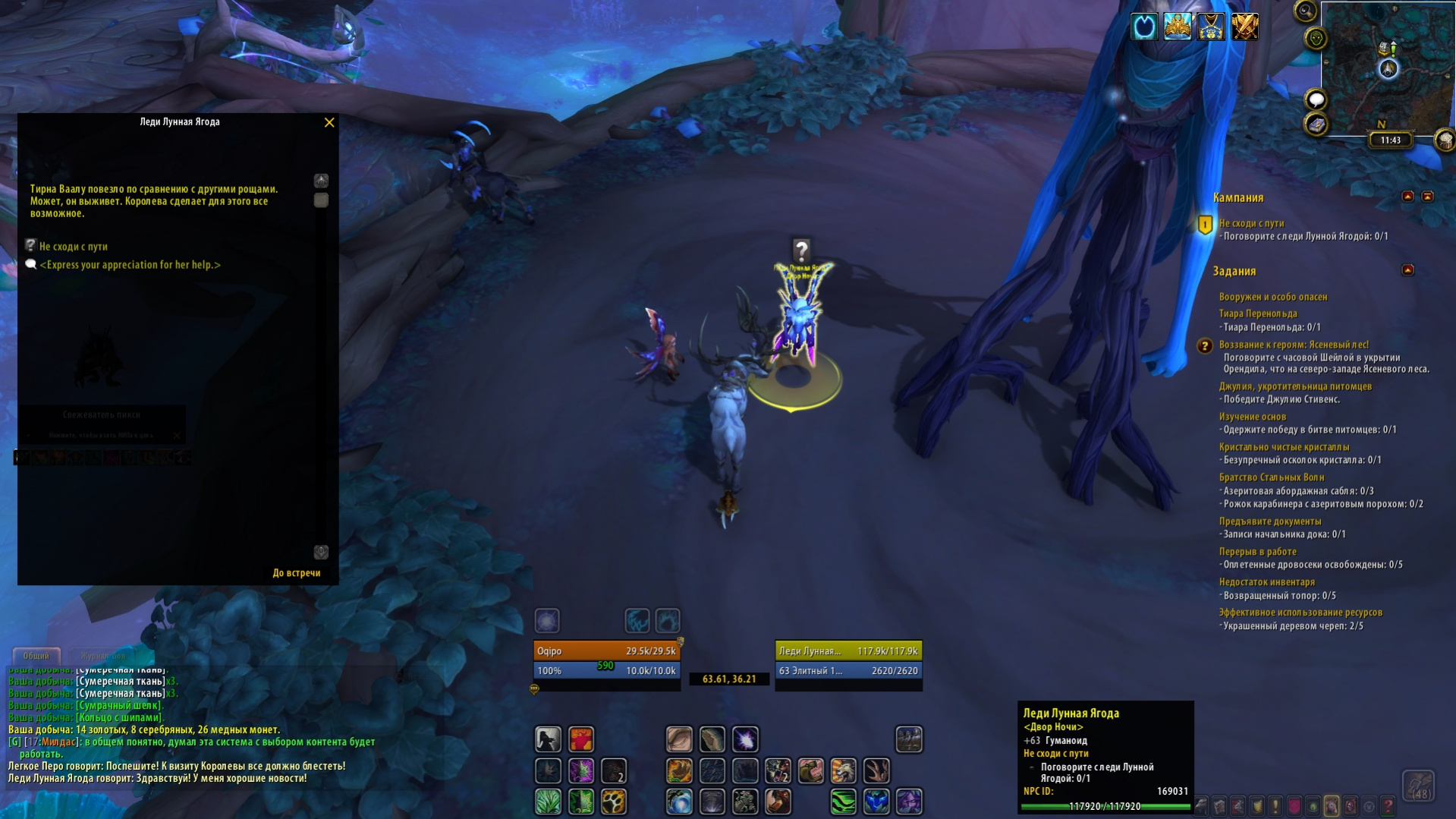Choose the "Express your appreciation" gossip reply
Screen dimensions: 1456x819
[x=130, y=265]
